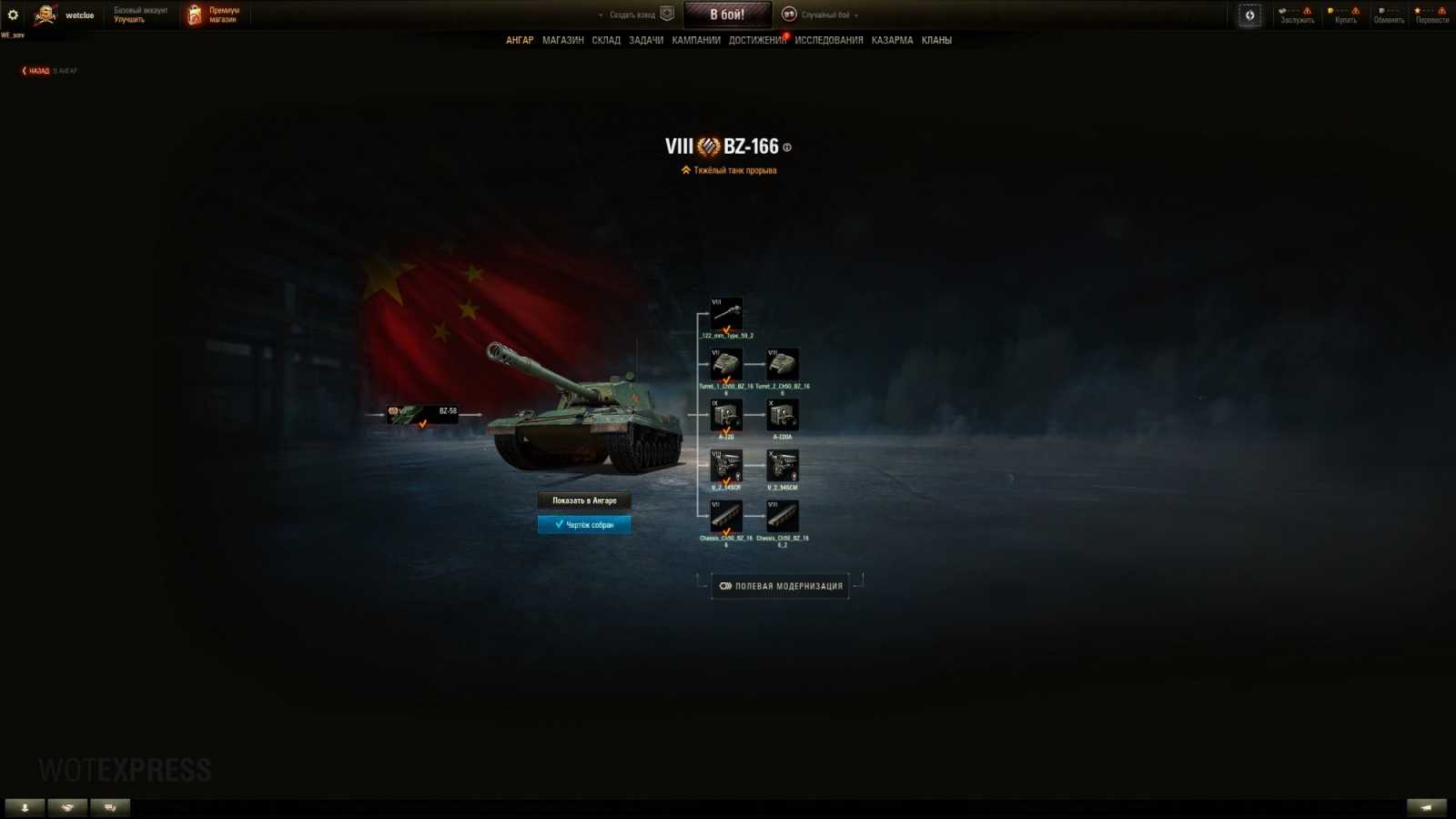Switch to the ИССЛЕДОВАНИЯ tab
Image resolution: width=1456 pixels, height=819 pixels.
[829, 40]
